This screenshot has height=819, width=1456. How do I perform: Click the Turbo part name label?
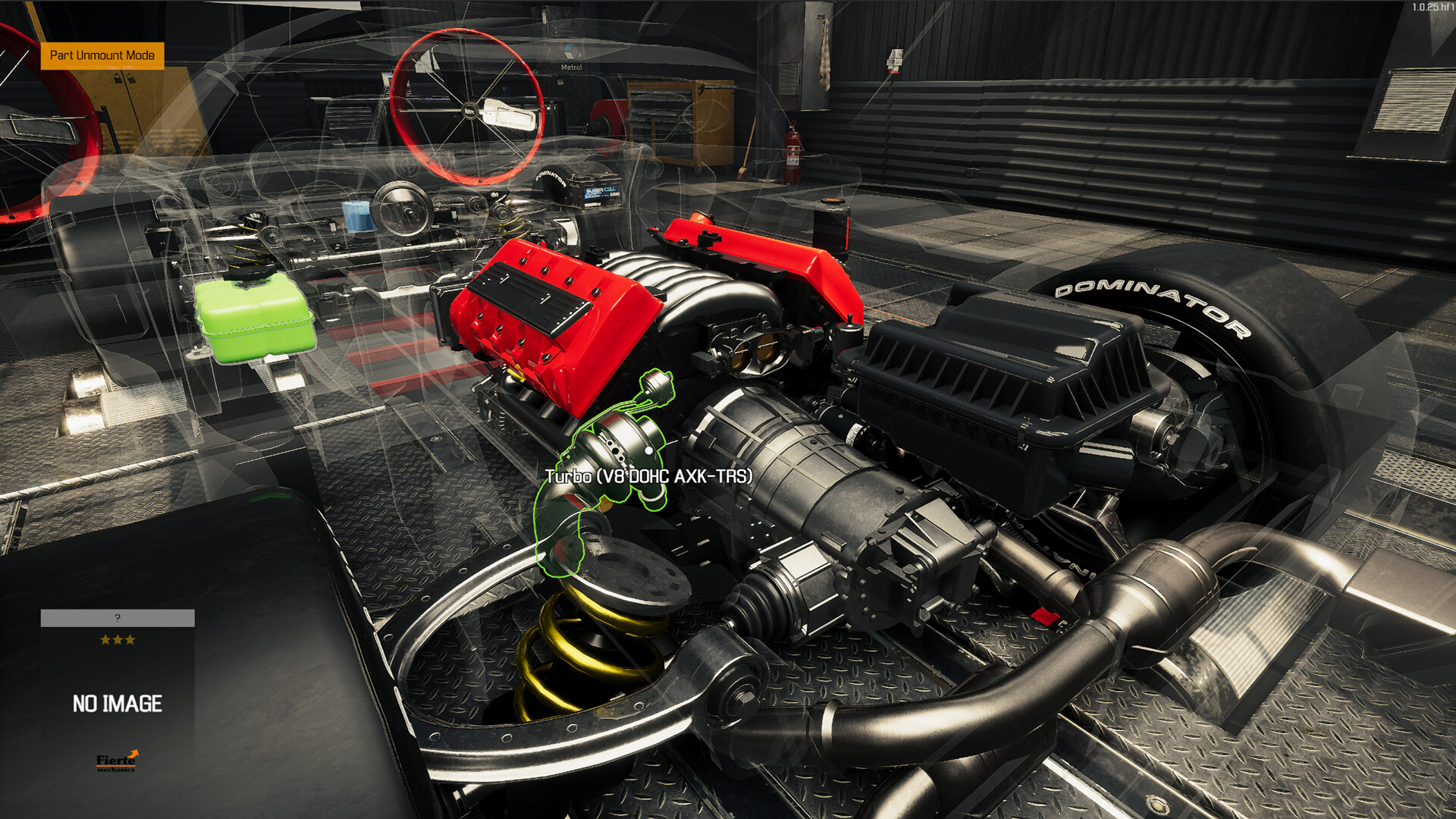pyautogui.click(x=648, y=476)
